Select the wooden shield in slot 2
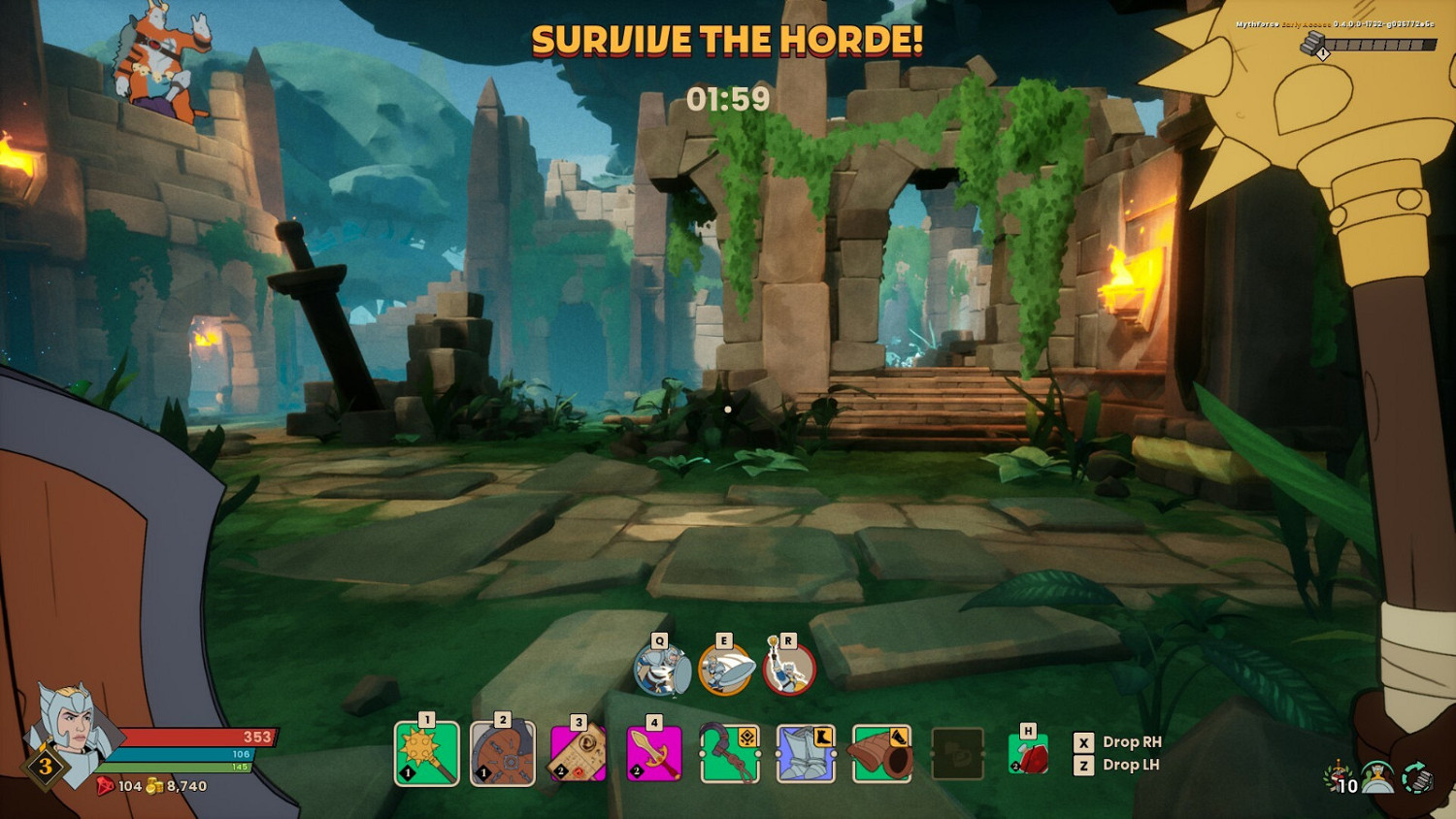 pos(502,755)
